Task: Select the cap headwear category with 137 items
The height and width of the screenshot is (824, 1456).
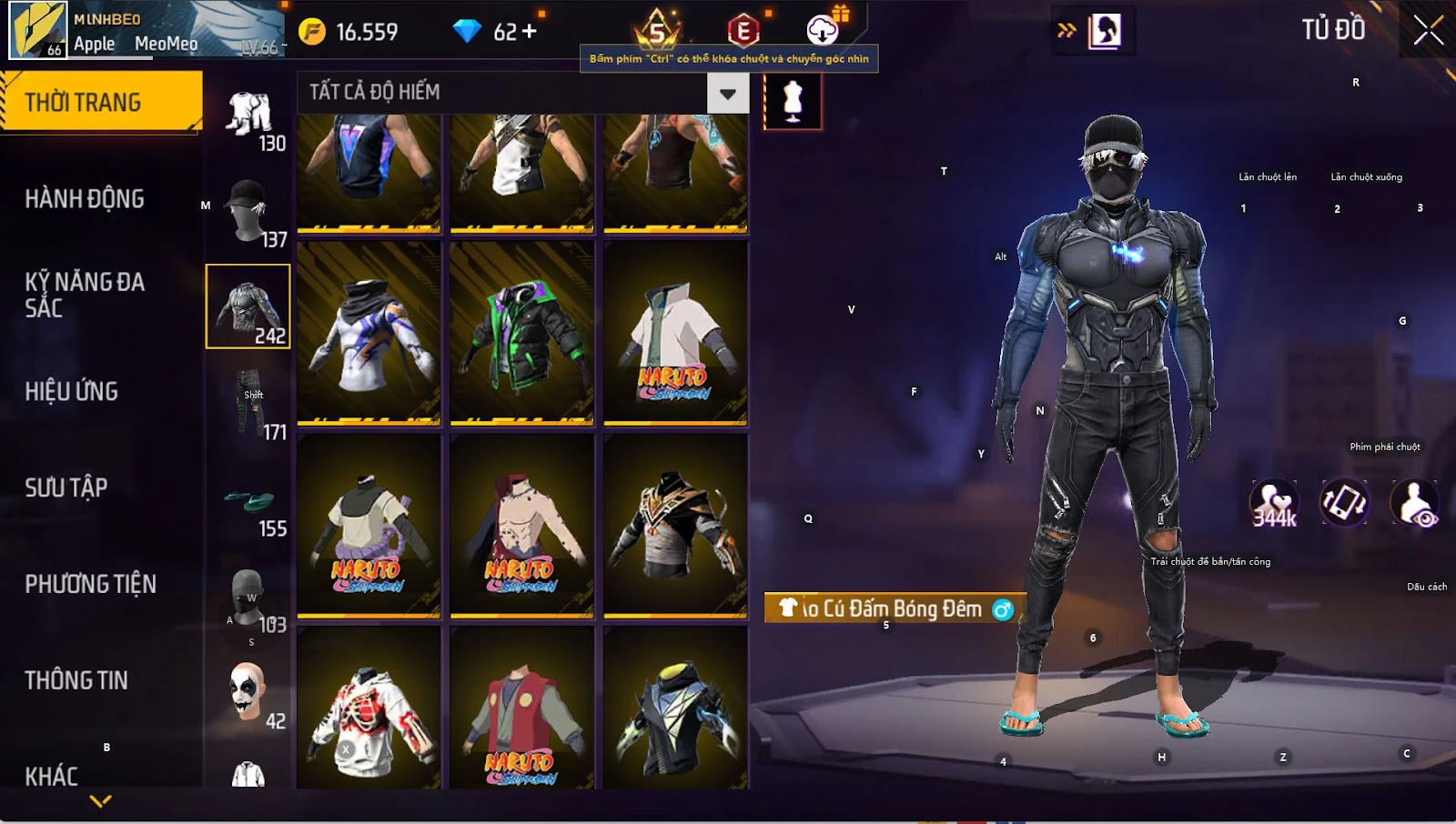Action: [248, 211]
